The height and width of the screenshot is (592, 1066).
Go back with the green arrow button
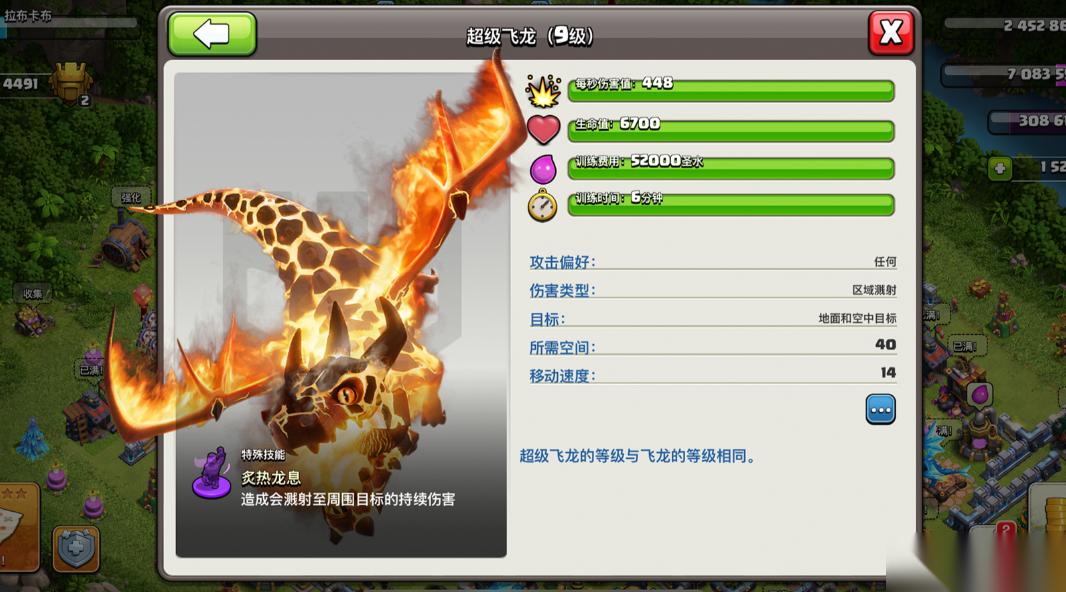[212, 34]
